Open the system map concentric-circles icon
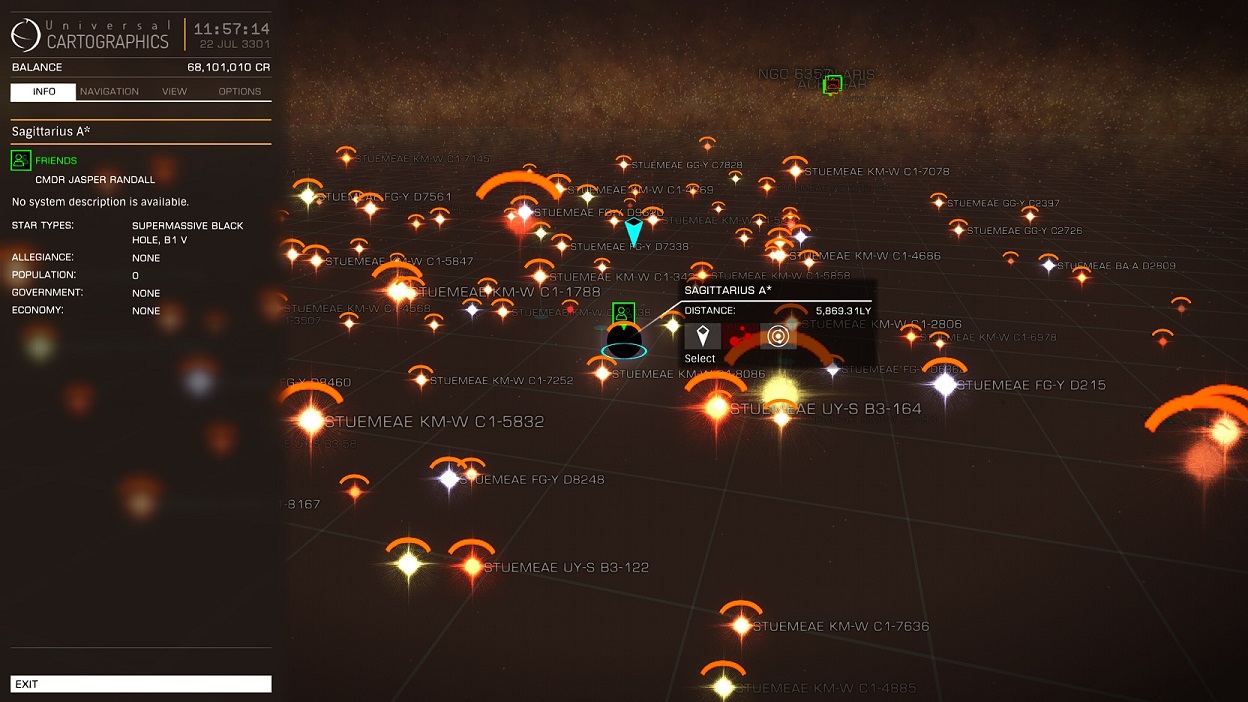The width and height of the screenshot is (1248, 702). point(778,336)
